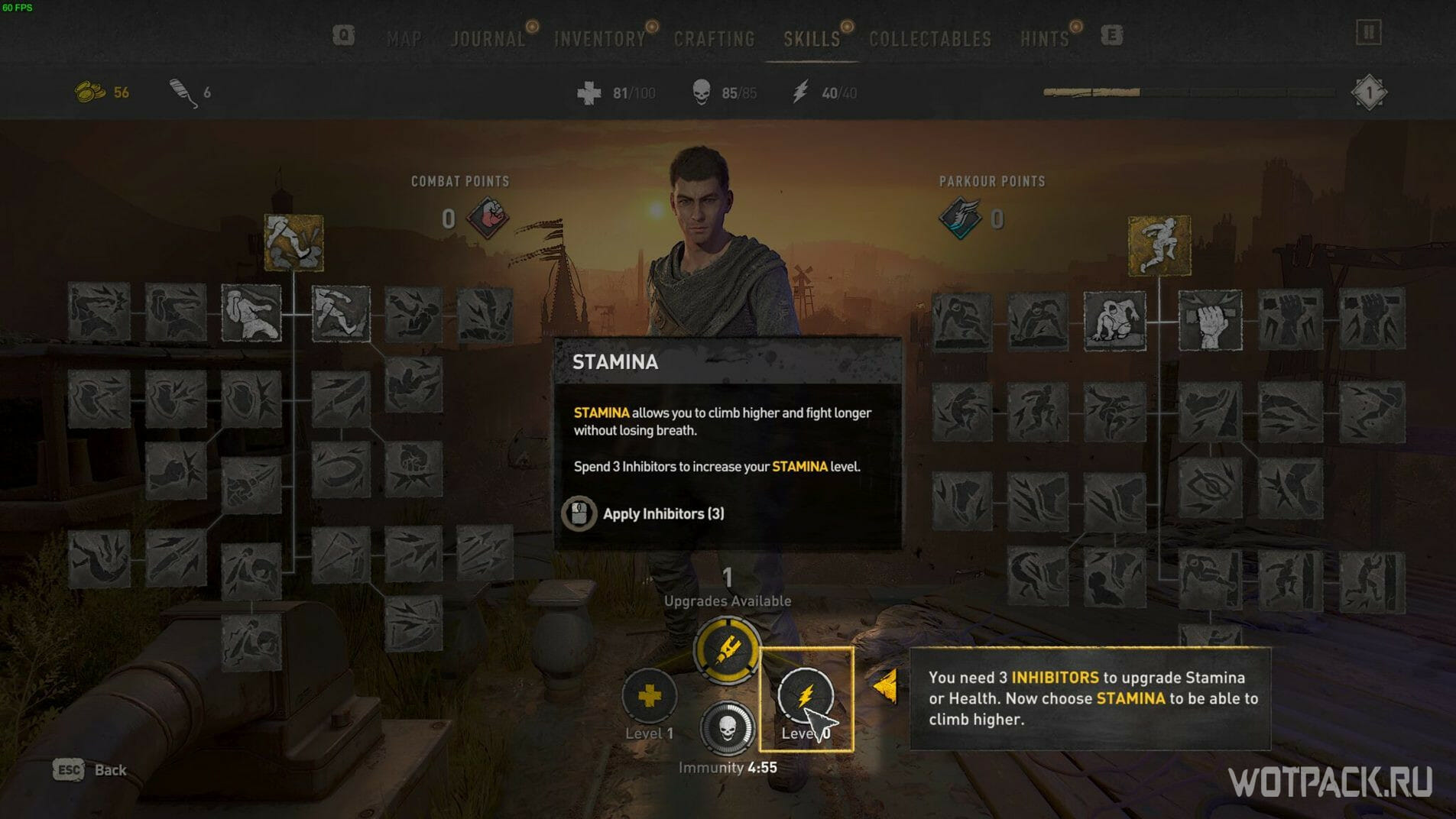Select the highlighted parkour skill atop the parkour tree
1456x819 pixels.
click(1160, 244)
